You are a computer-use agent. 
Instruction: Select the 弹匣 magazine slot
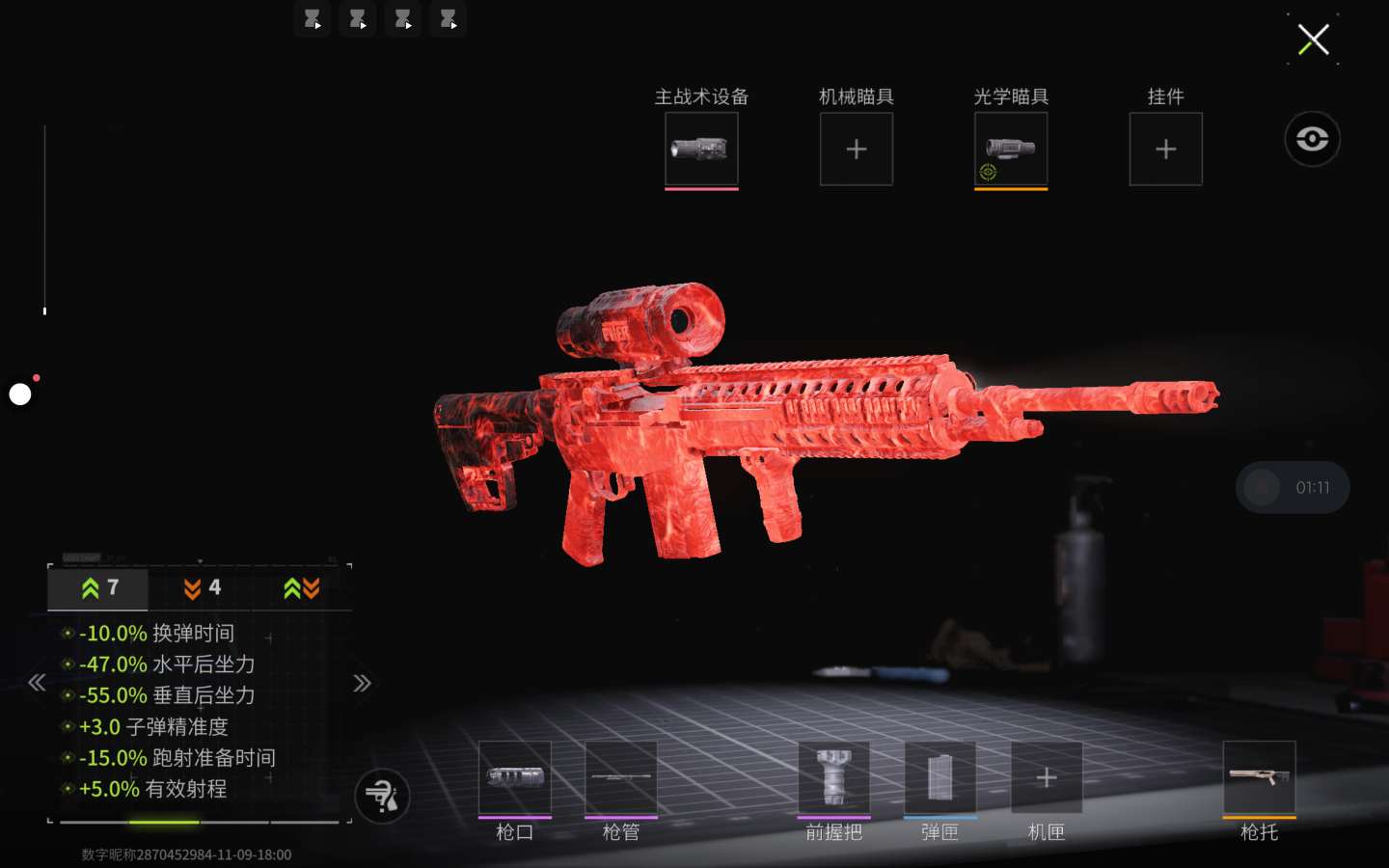coord(940,777)
